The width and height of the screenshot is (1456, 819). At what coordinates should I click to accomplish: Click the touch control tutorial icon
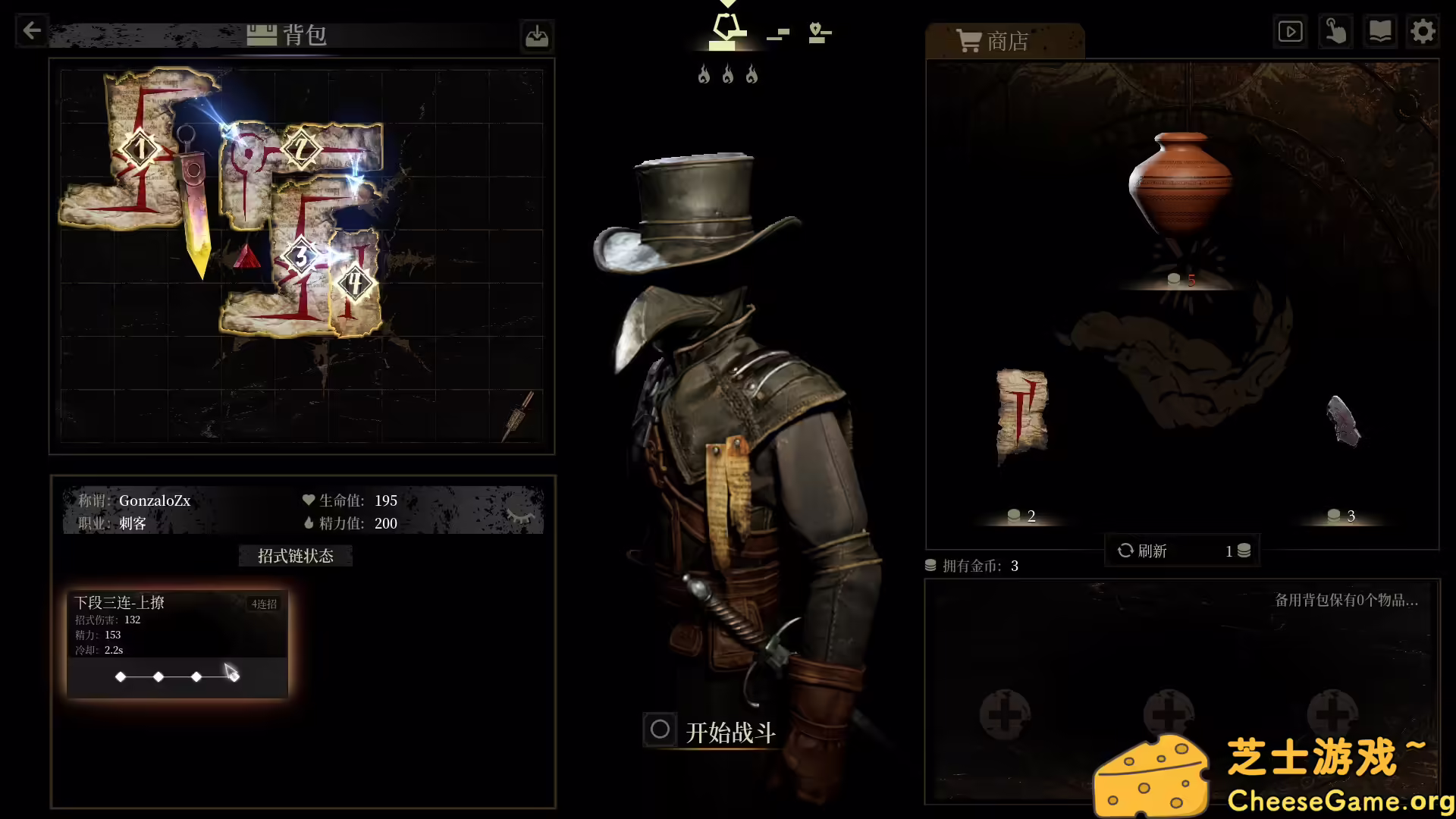point(1335,31)
